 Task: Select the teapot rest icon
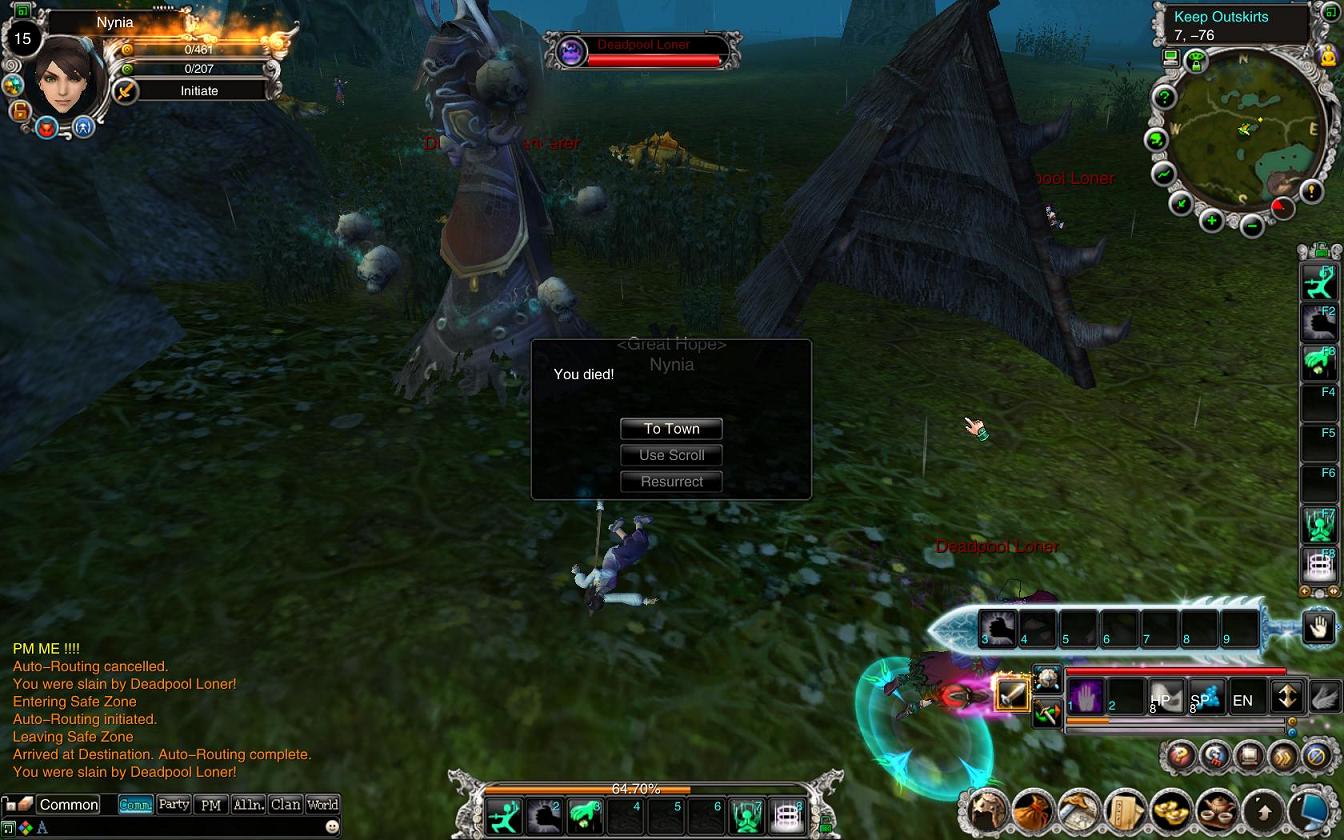coord(1218,810)
